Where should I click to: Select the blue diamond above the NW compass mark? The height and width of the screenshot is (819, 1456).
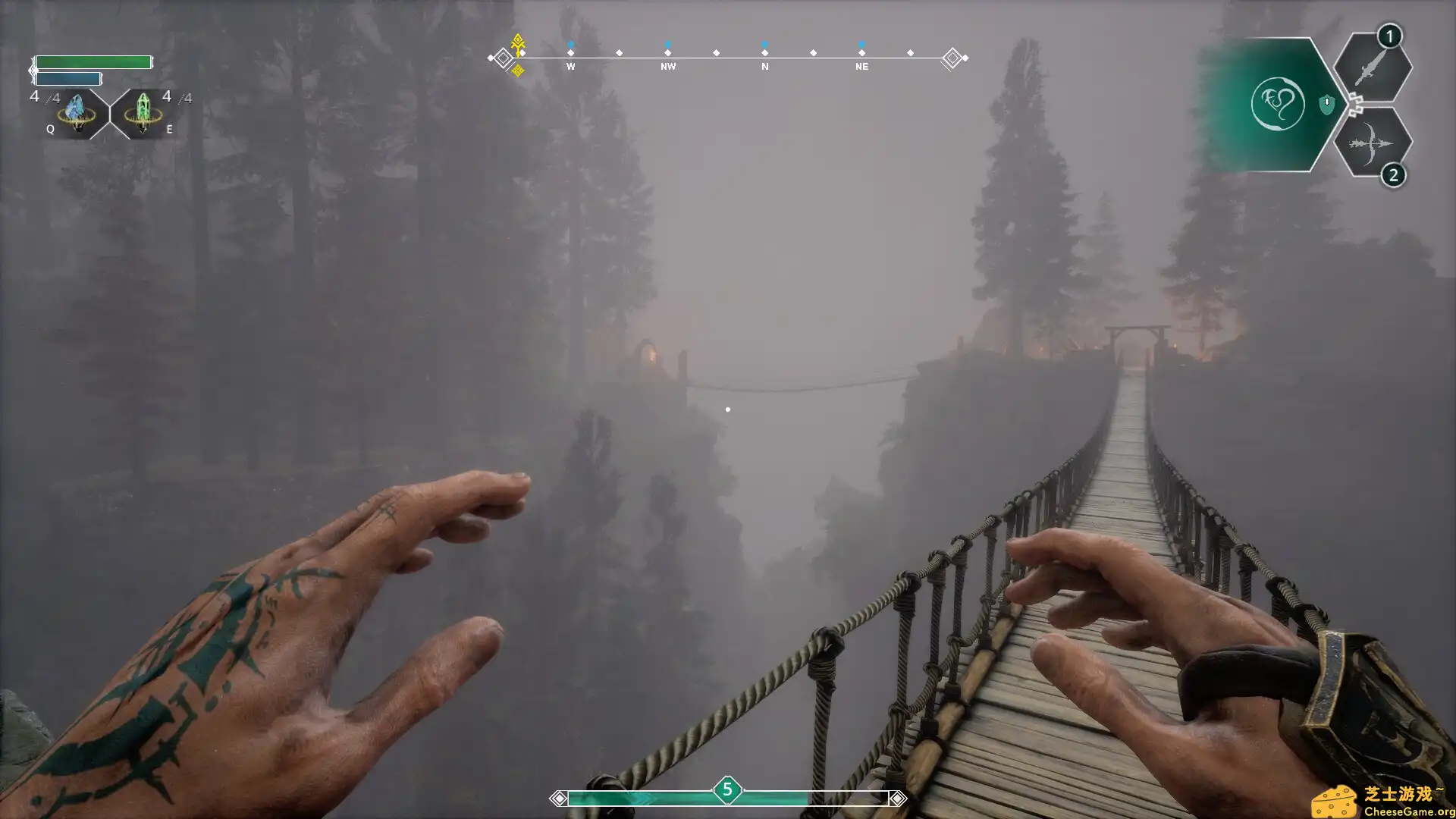(x=667, y=45)
